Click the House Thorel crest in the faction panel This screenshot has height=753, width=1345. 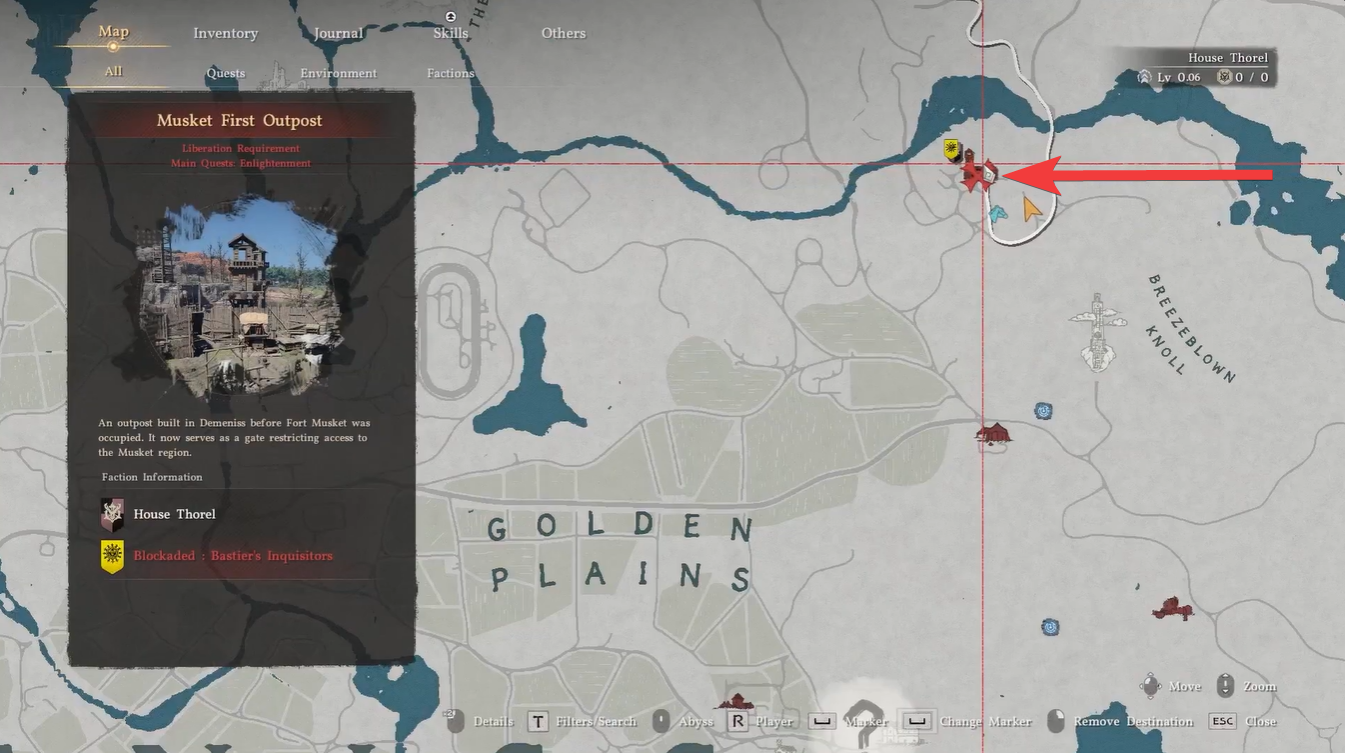pyautogui.click(x=112, y=513)
